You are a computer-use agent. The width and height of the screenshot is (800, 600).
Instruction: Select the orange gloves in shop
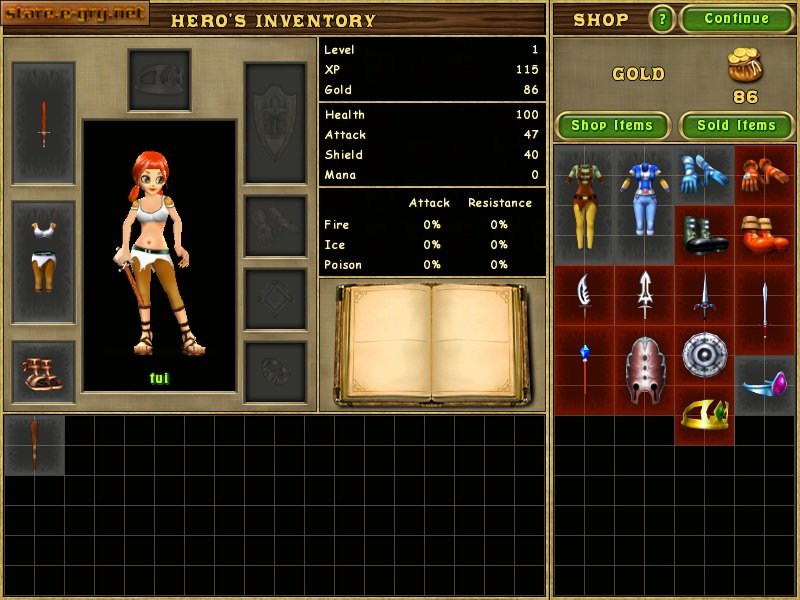point(765,174)
